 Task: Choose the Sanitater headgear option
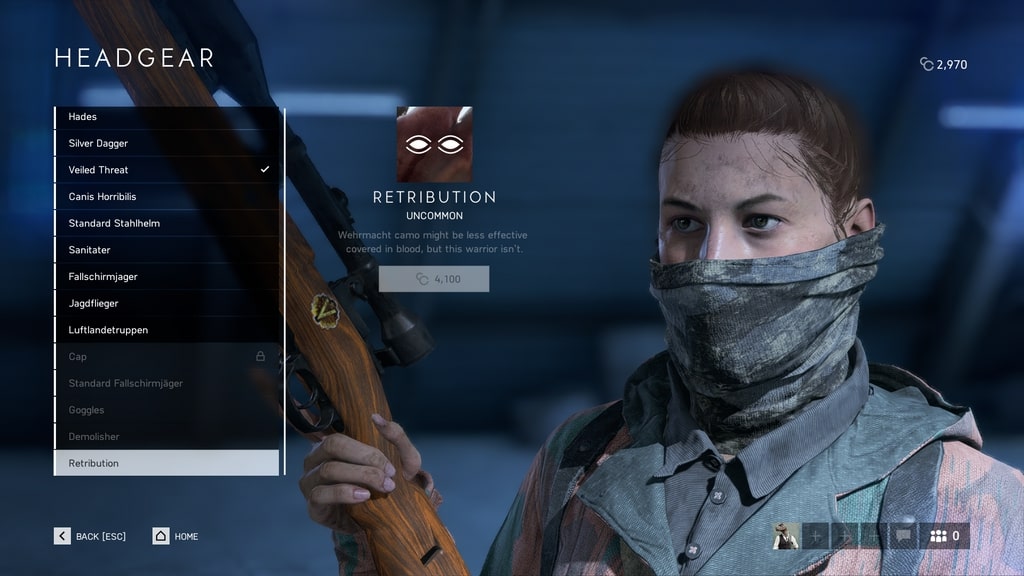point(166,250)
